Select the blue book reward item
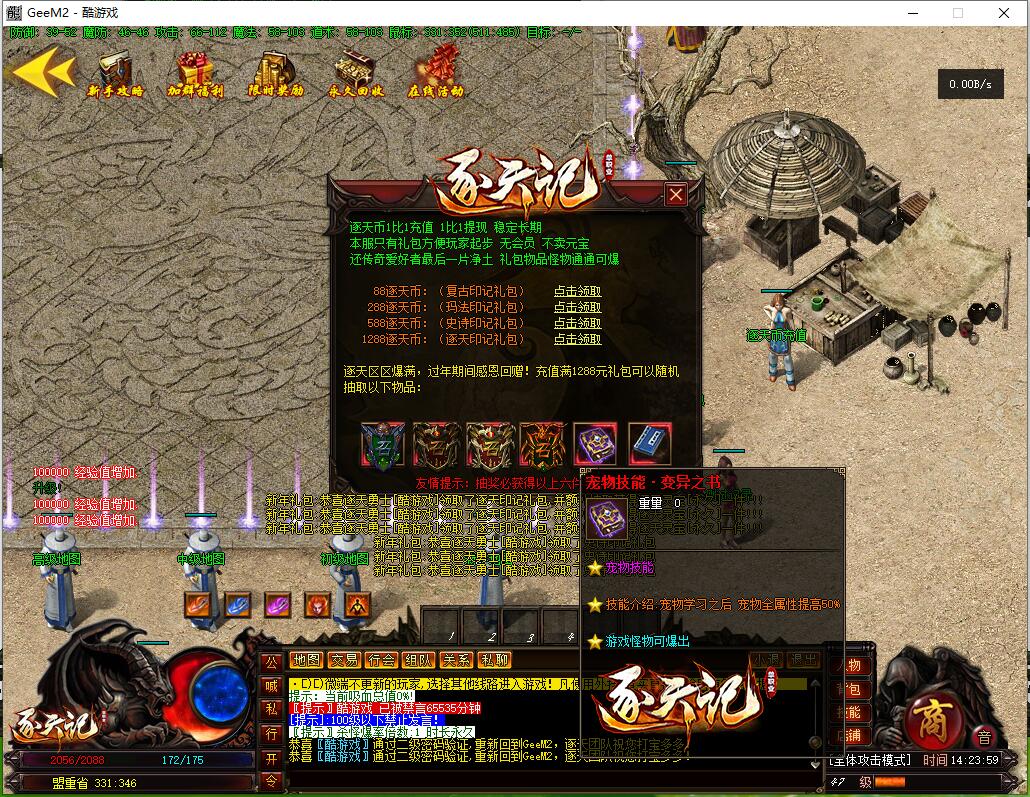The image size is (1030, 797). pyautogui.click(x=650, y=443)
